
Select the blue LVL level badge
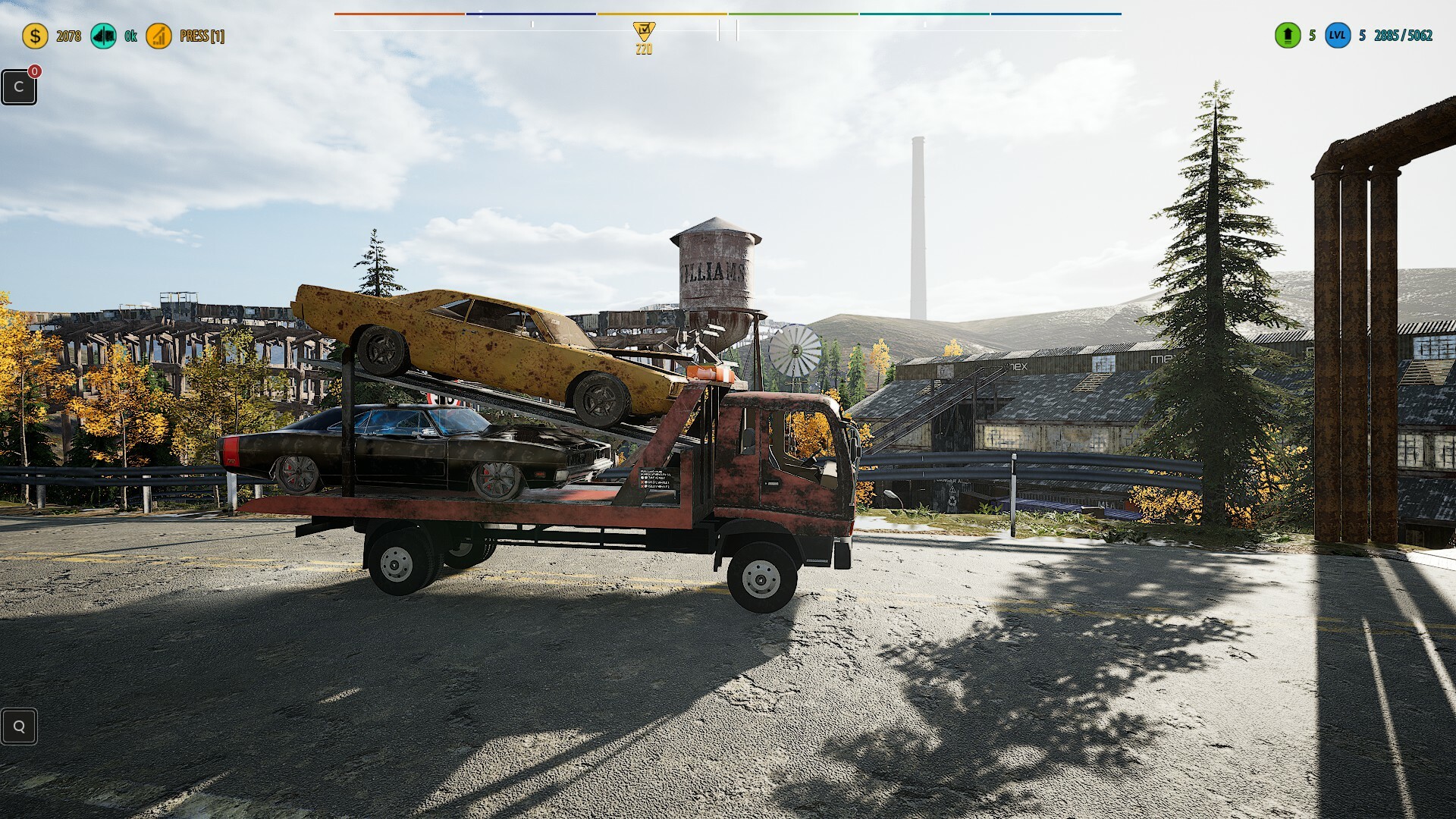pyautogui.click(x=1339, y=35)
